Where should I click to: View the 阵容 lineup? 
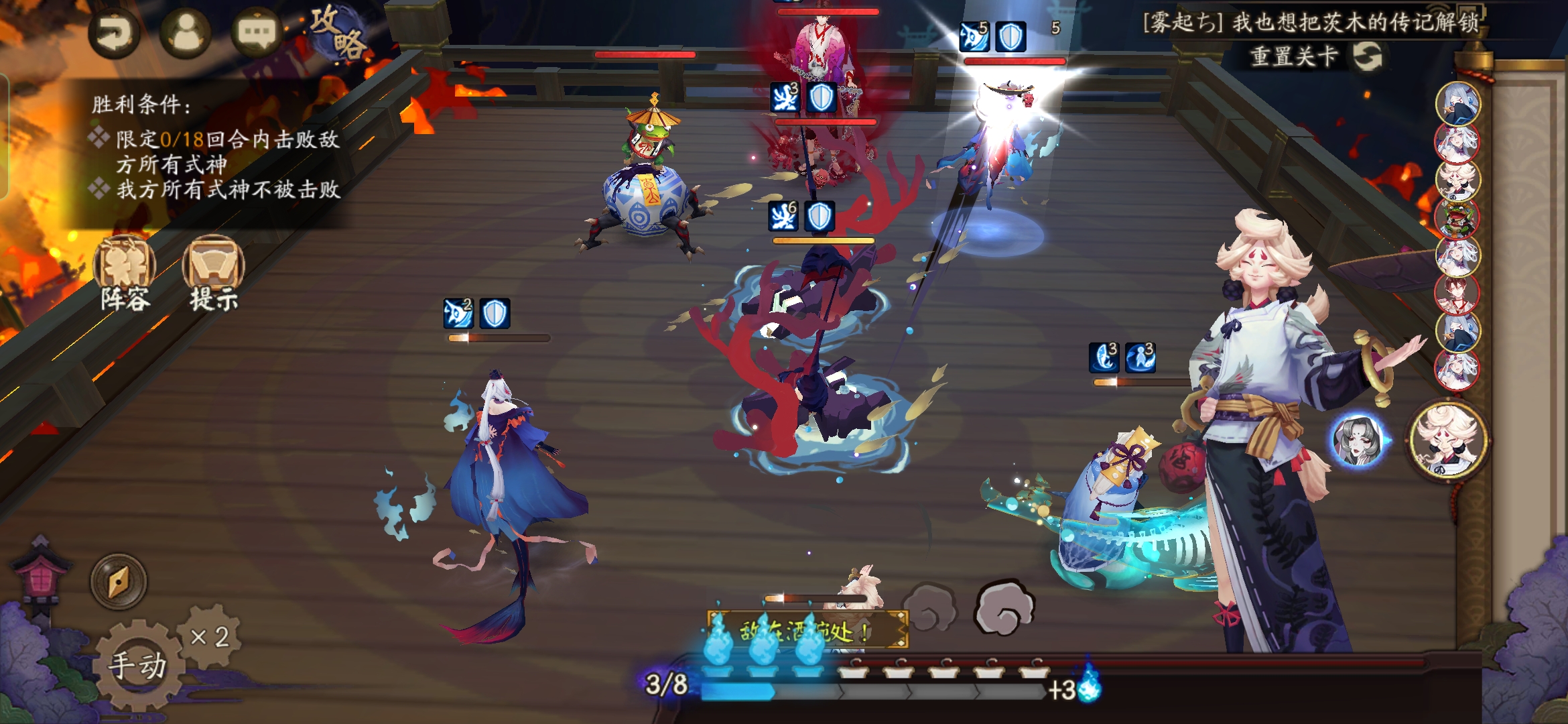[125, 275]
